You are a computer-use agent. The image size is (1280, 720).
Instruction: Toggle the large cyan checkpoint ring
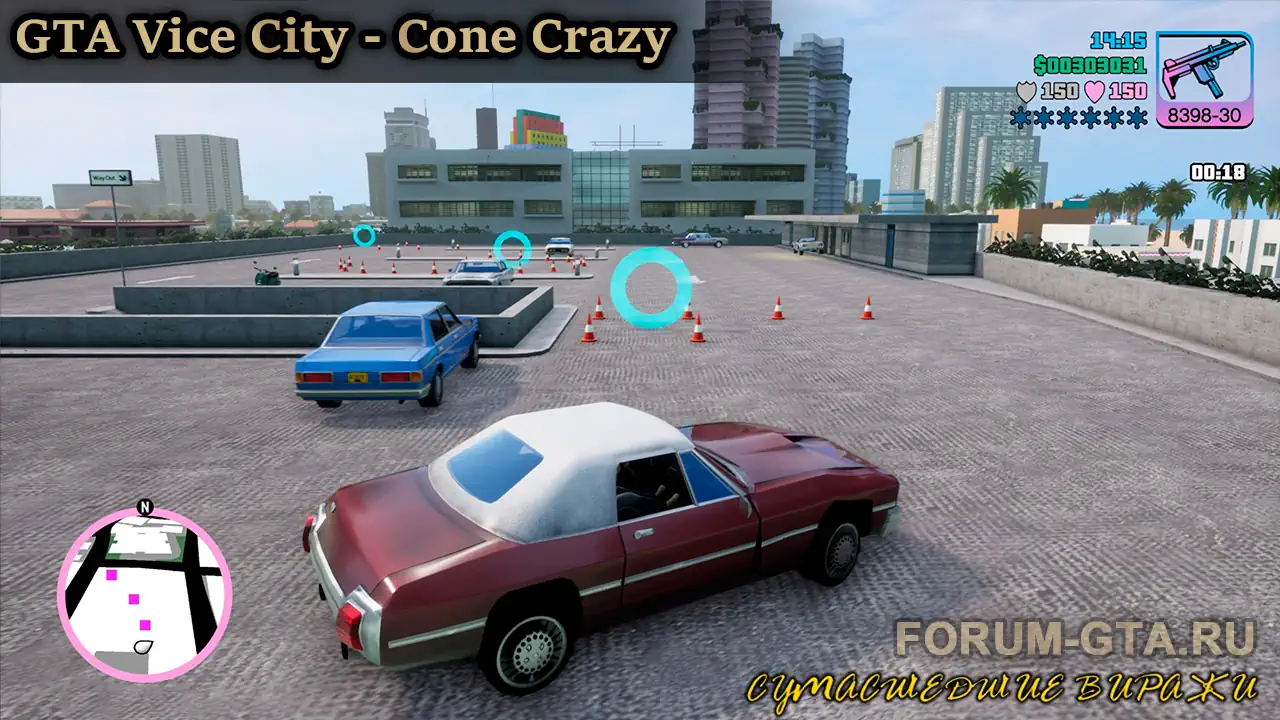click(649, 286)
